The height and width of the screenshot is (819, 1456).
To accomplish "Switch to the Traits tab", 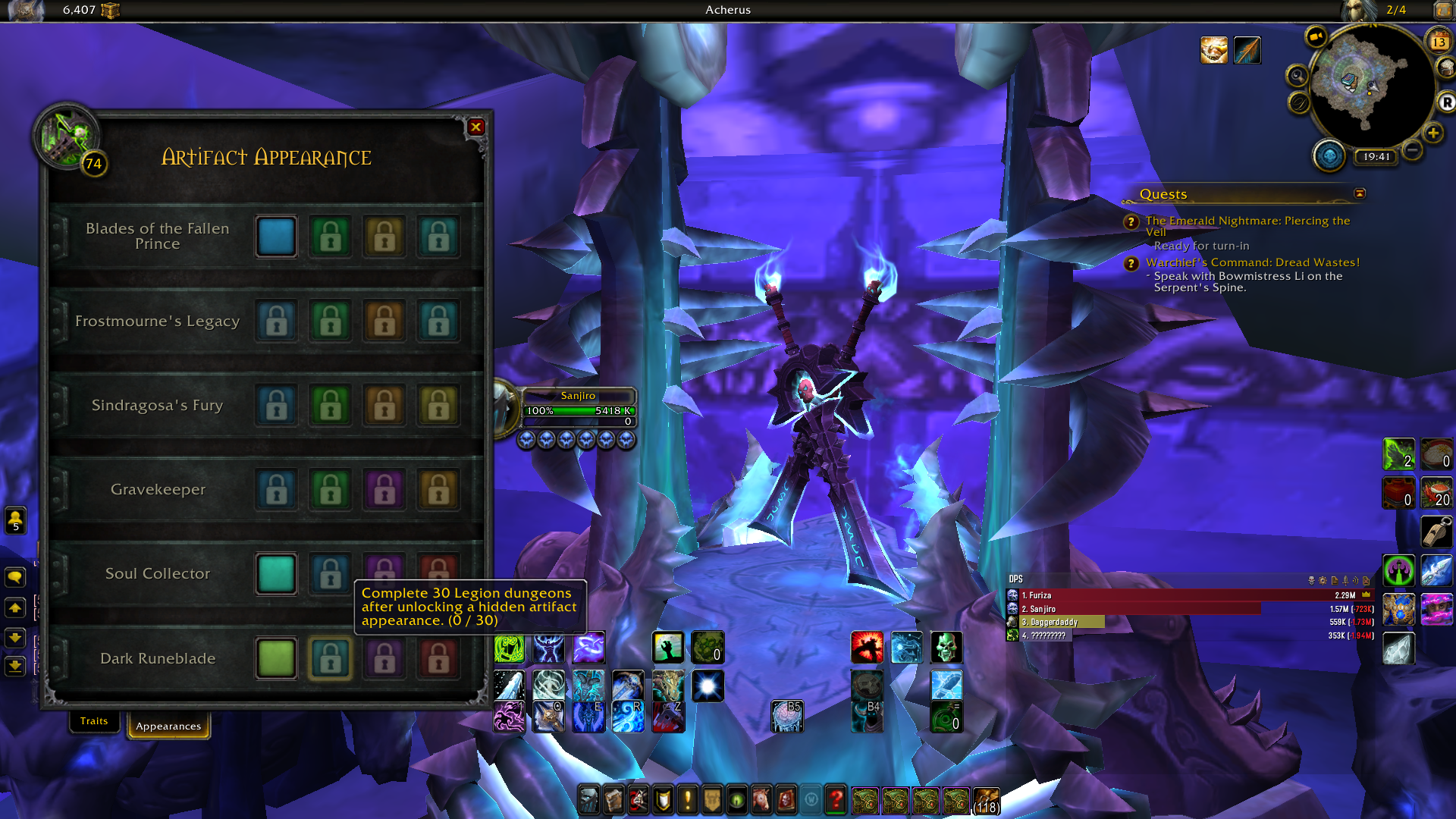I will pos(94,721).
